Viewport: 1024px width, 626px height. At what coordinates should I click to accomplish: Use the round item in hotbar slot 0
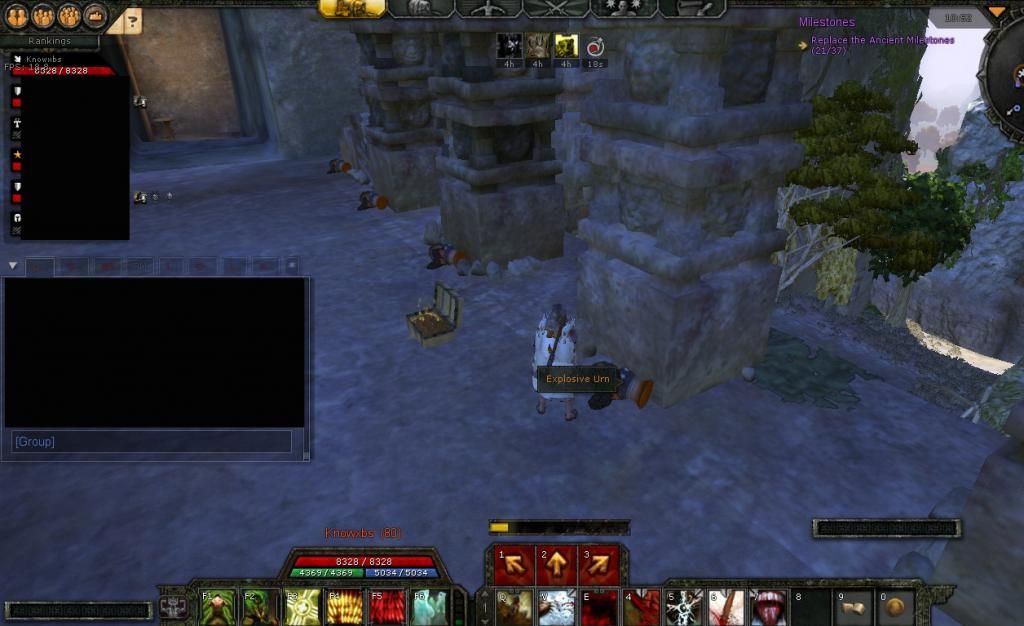click(x=894, y=606)
